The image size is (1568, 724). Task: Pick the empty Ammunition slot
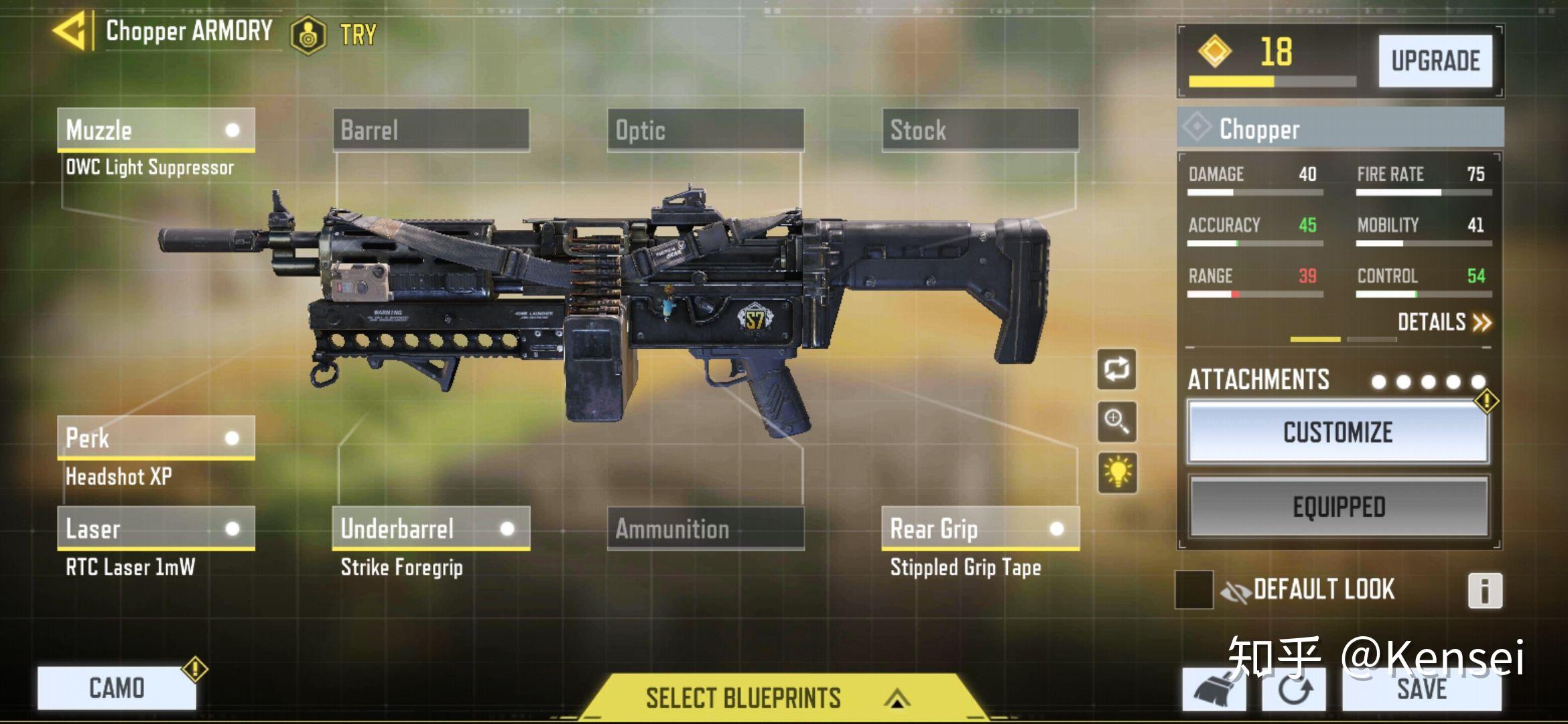[x=706, y=529]
